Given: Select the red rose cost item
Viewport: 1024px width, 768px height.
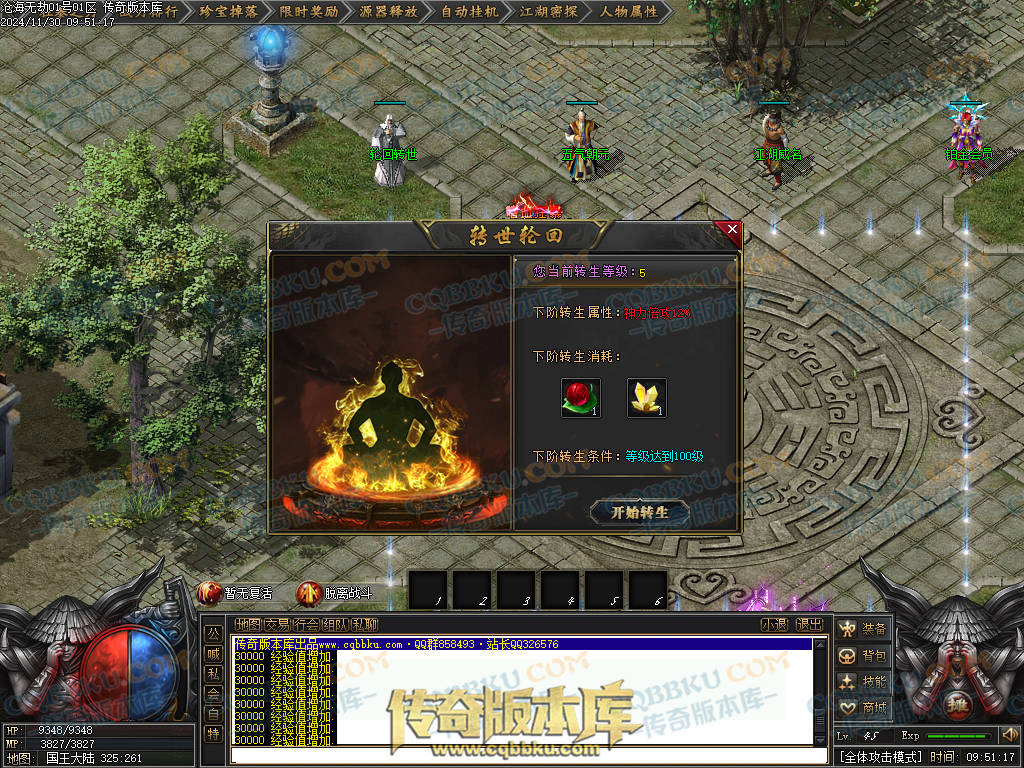Looking at the screenshot, I should [x=581, y=398].
